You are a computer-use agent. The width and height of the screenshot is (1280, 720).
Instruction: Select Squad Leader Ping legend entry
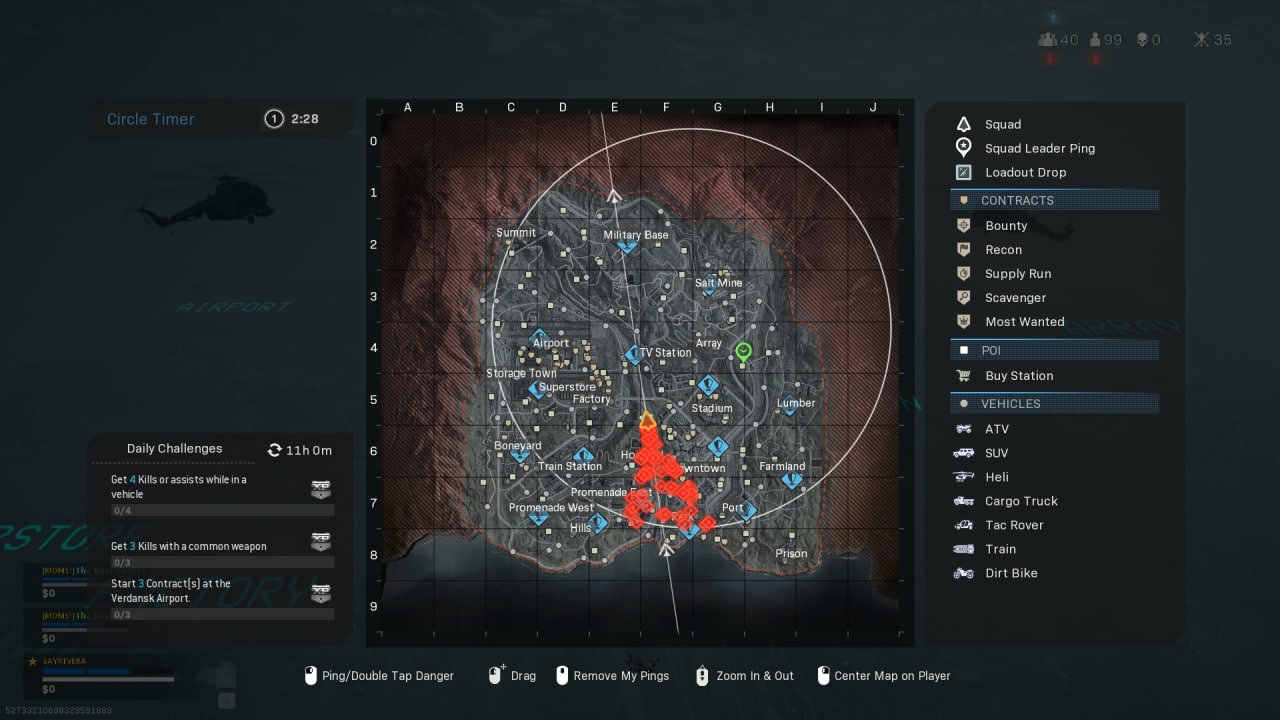pyautogui.click(x=1039, y=148)
